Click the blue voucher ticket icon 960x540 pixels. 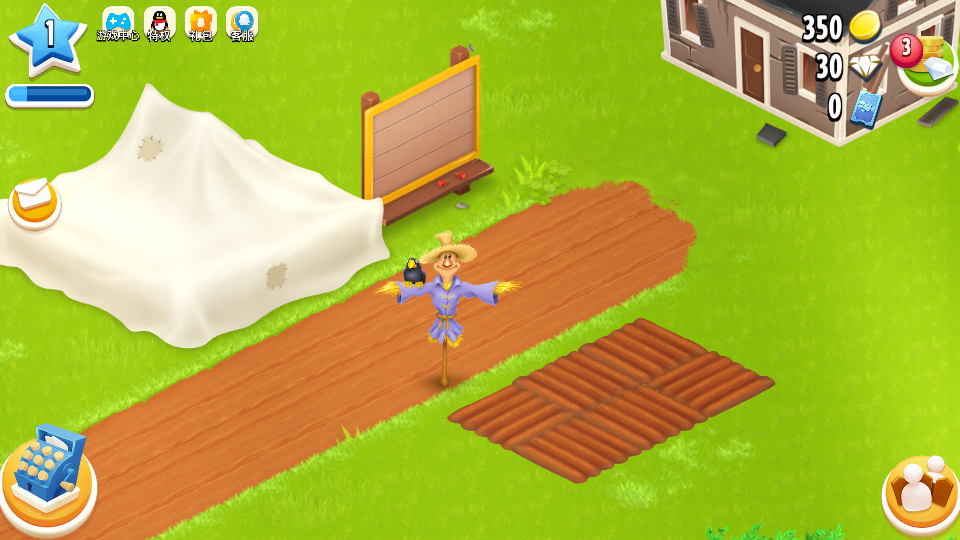(x=864, y=107)
